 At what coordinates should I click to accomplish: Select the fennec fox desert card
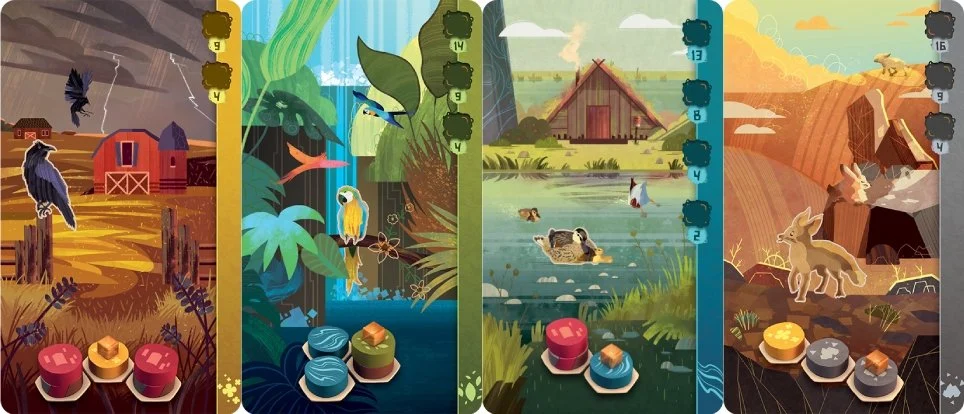[842, 207]
